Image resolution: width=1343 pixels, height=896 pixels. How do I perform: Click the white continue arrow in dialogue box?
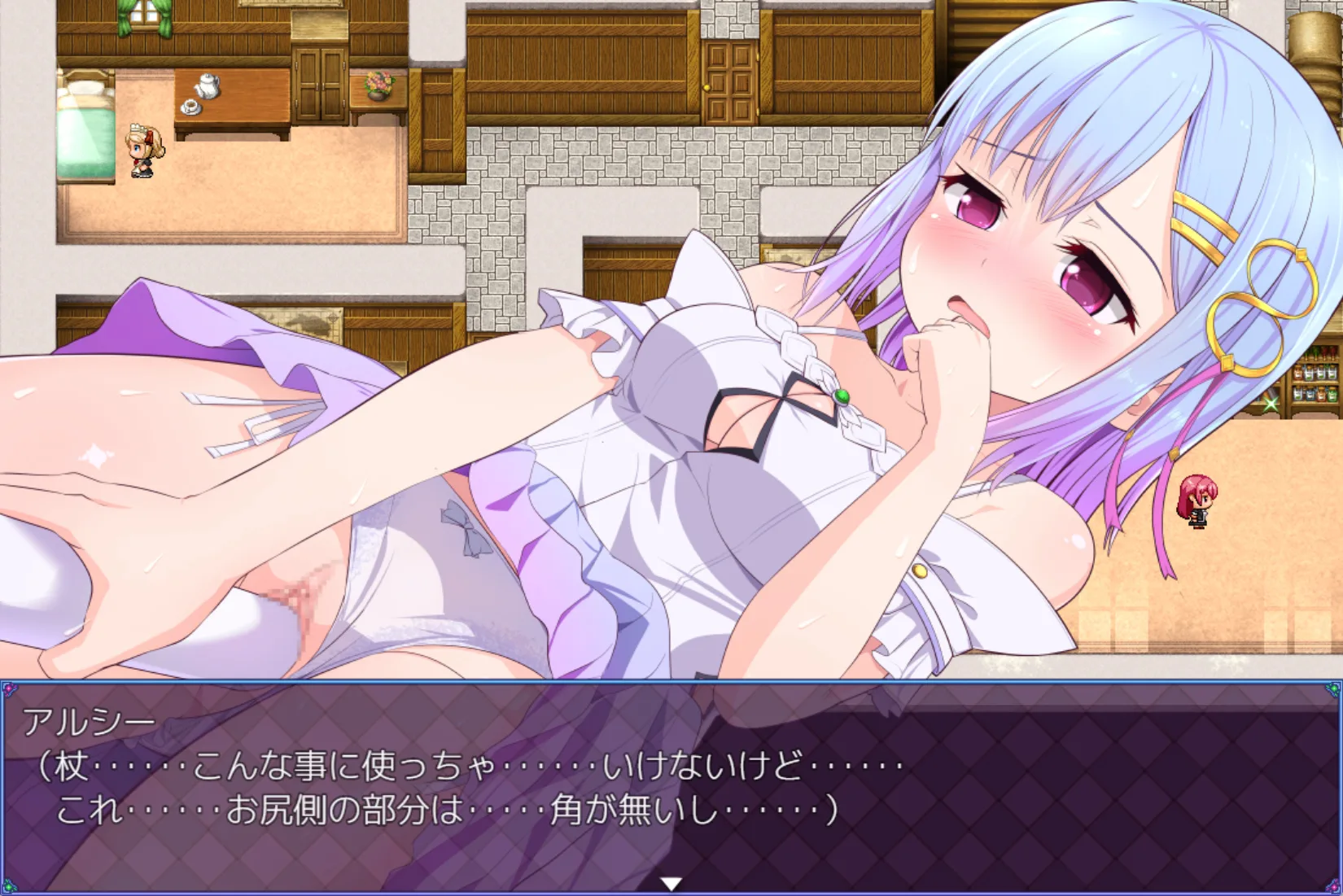(x=671, y=883)
